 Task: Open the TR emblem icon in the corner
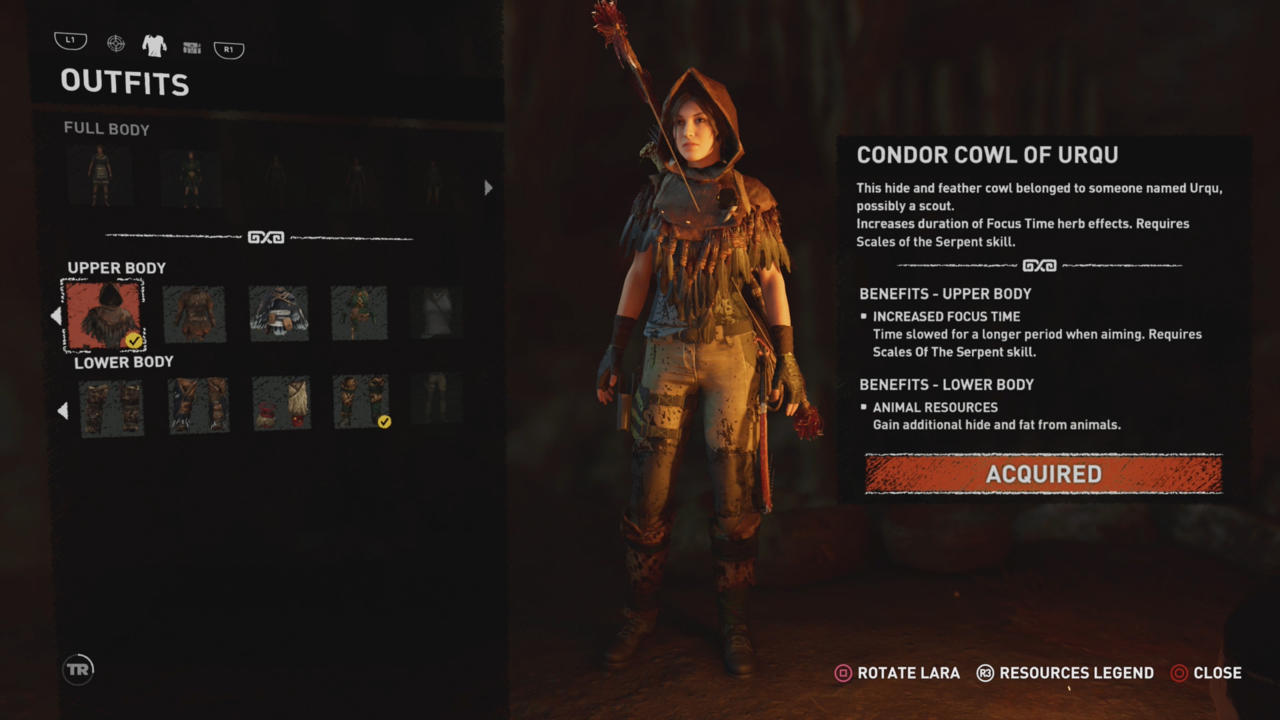[78, 669]
